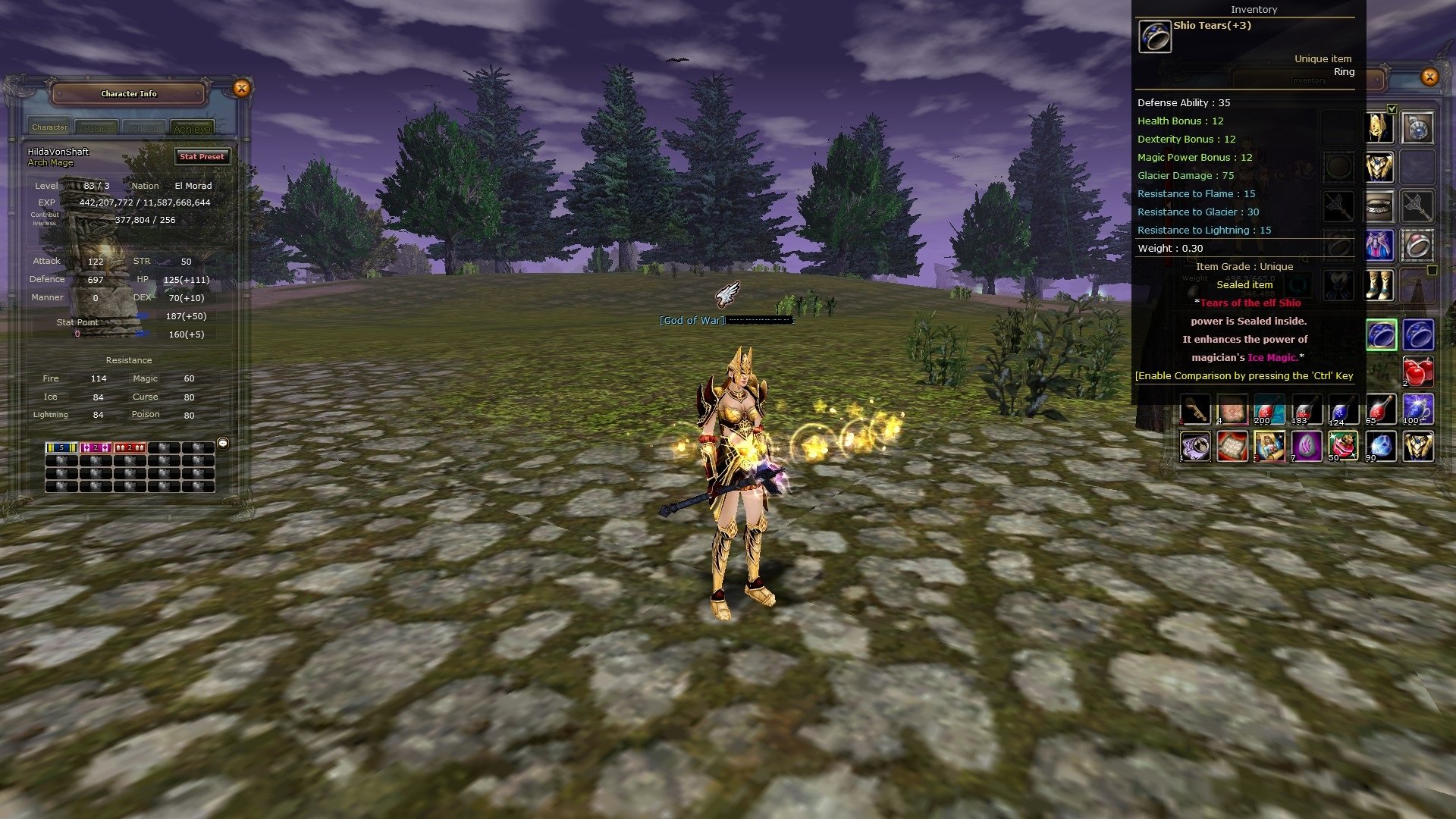Click the empty checkbox beside the cloak slot
Screen dimensions: 1456x819
pyautogui.click(x=1432, y=269)
